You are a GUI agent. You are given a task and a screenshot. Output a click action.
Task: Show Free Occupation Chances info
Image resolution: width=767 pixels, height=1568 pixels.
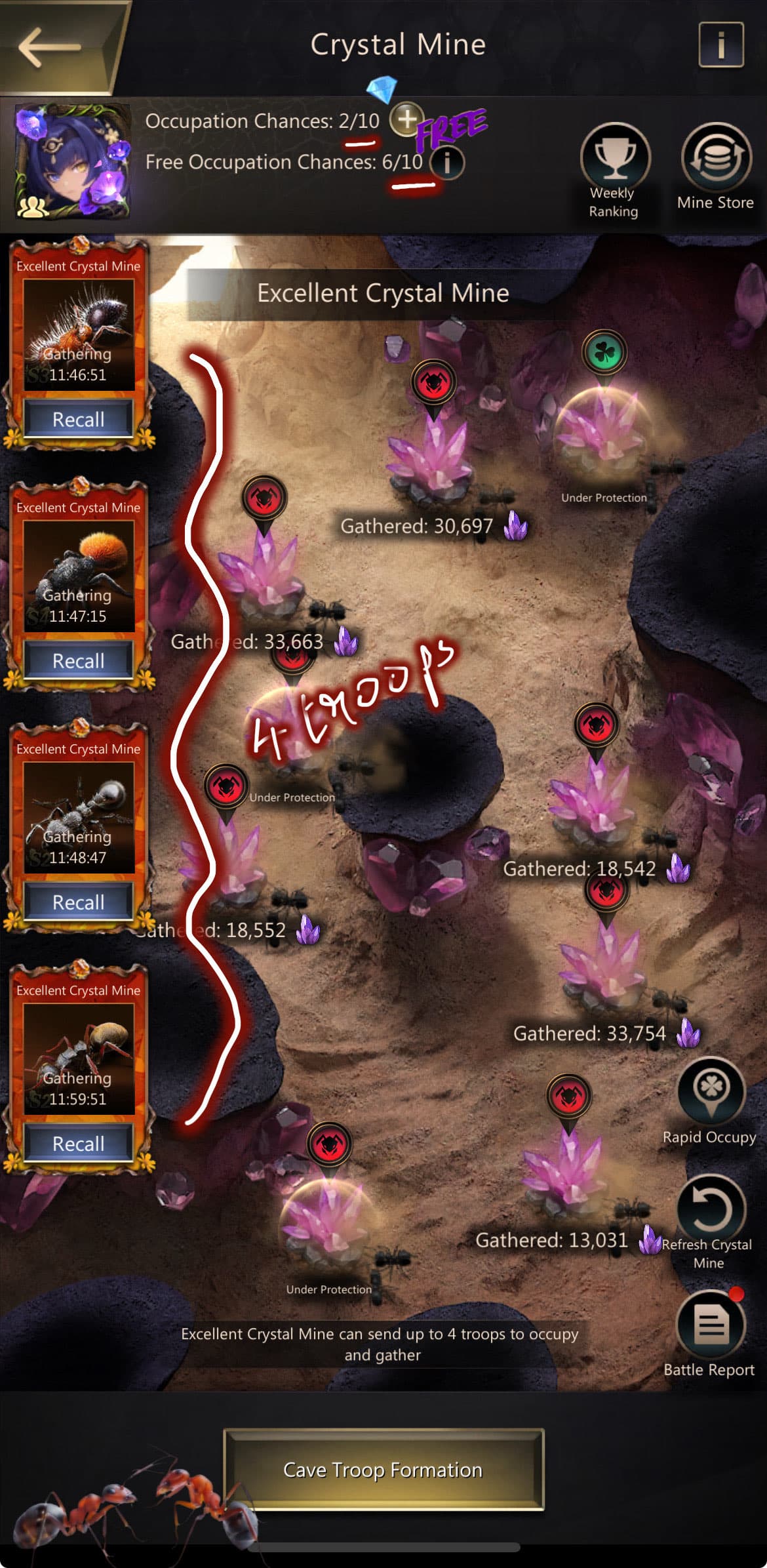click(448, 163)
